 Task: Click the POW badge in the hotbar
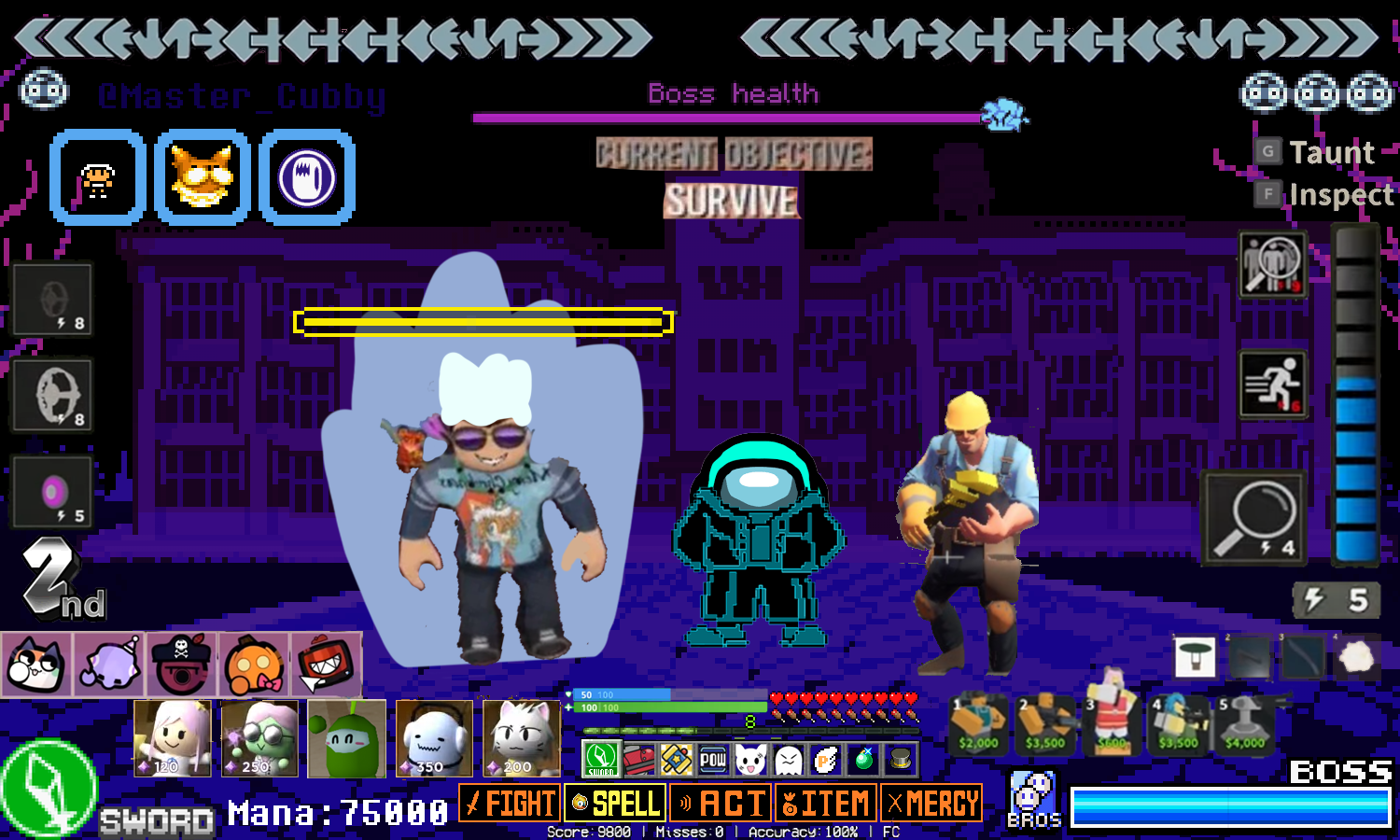(712, 759)
